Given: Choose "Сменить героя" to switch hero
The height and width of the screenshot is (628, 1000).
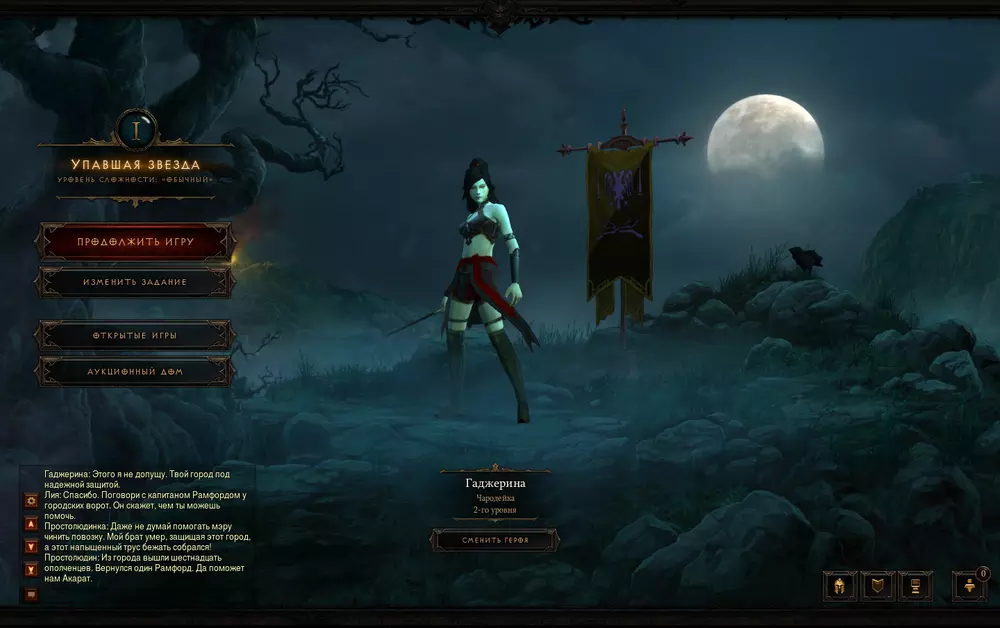Looking at the screenshot, I should pos(495,540).
